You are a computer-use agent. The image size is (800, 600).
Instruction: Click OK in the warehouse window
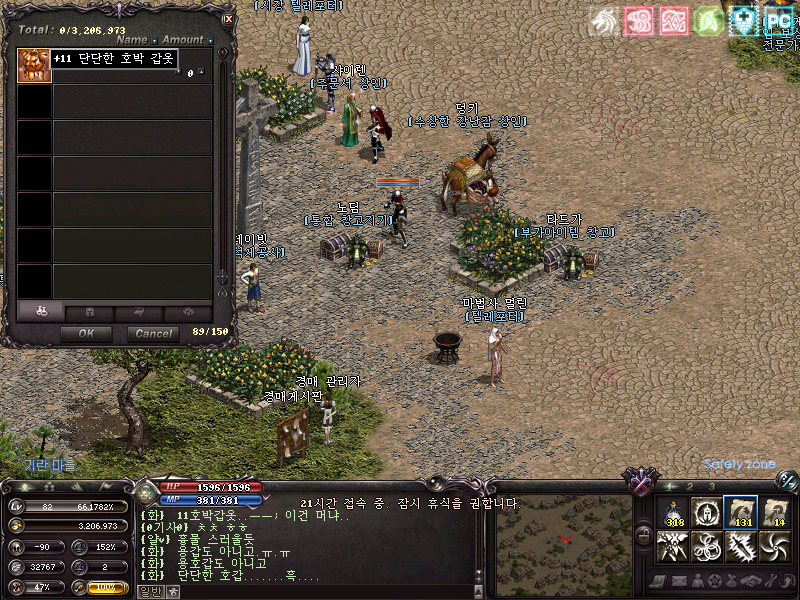pyautogui.click(x=86, y=334)
